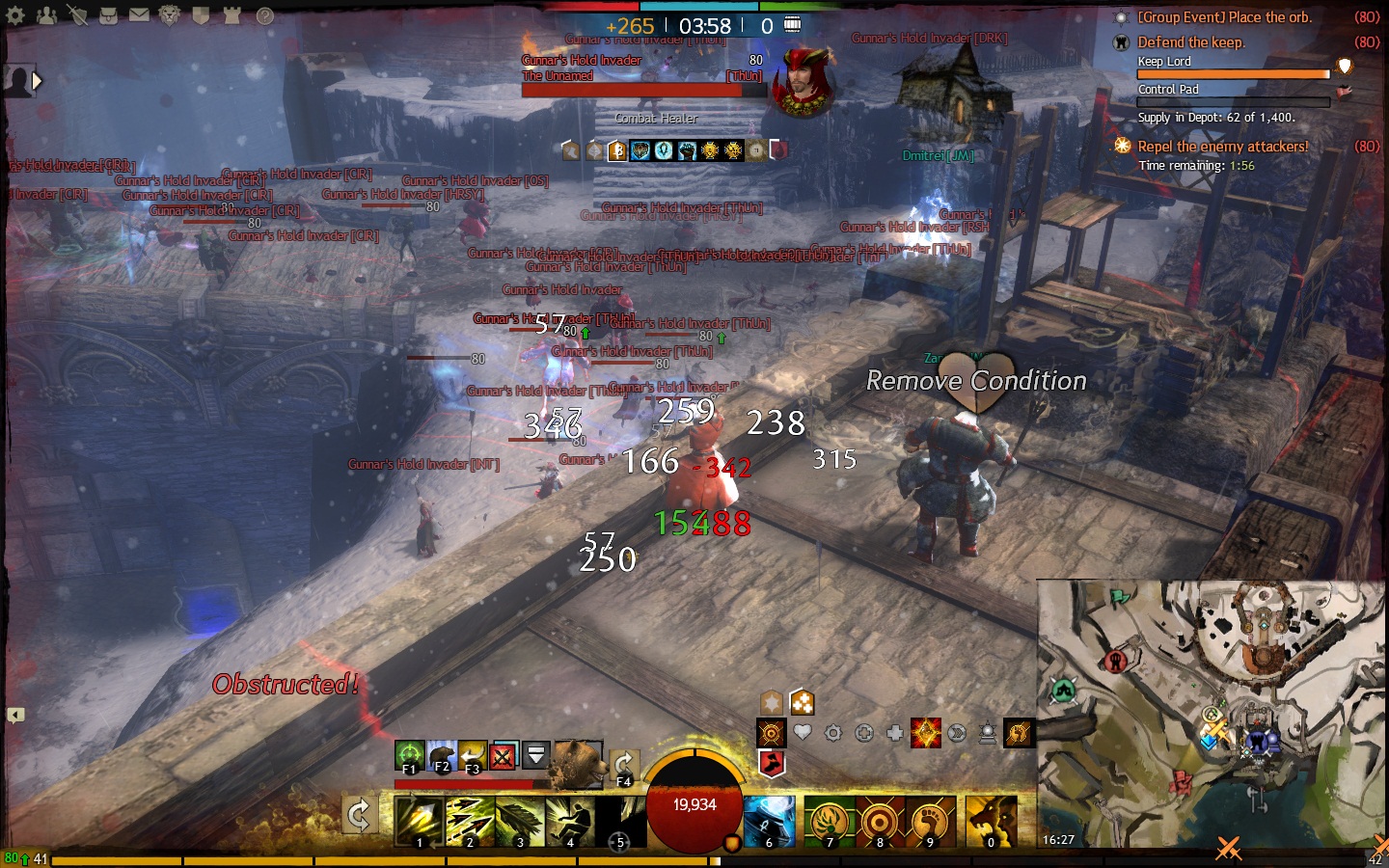Image resolution: width=1389 pixels, height=868 pixels.
Task: Activate the F2 bear pet skill
Action: click(441, 755)
